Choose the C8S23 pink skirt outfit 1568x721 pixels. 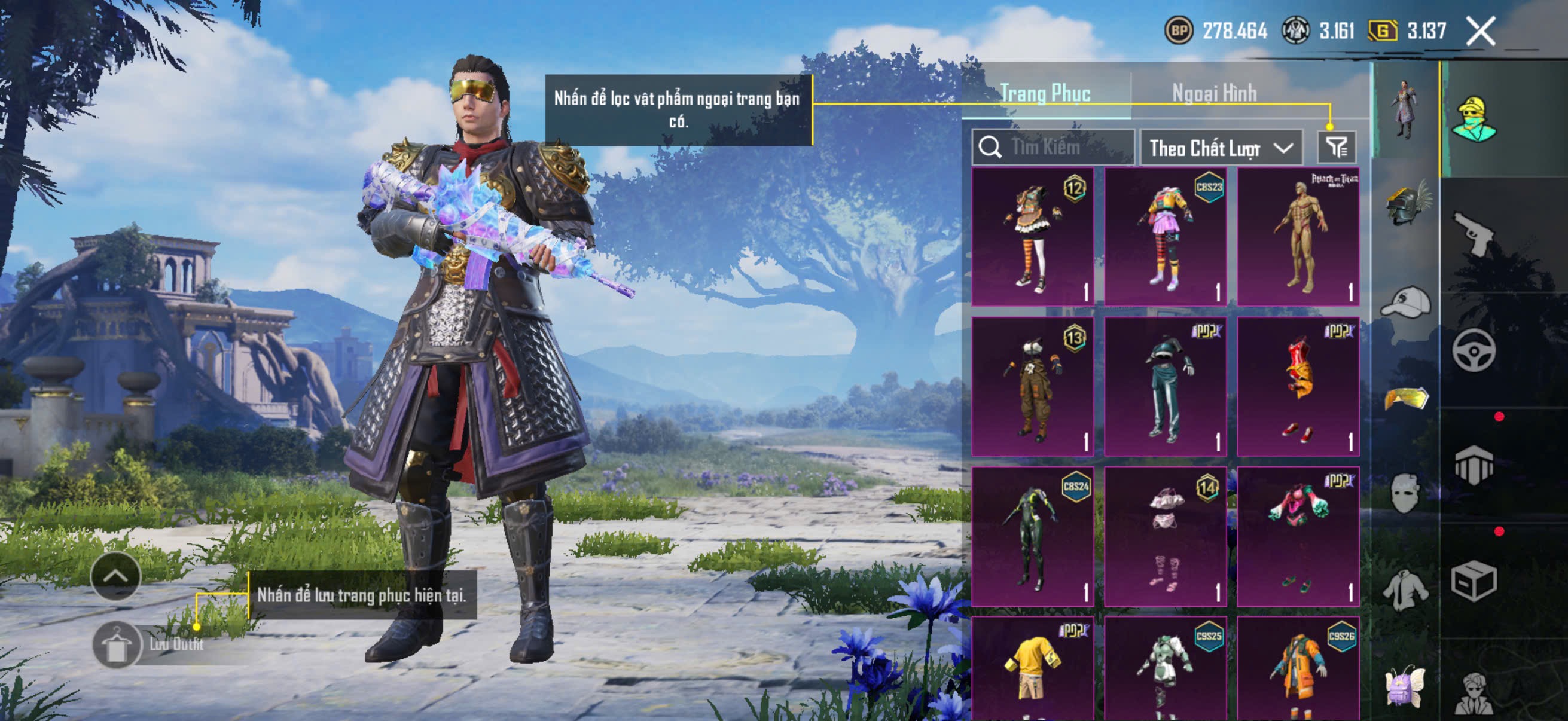(x=1165, y=237)
